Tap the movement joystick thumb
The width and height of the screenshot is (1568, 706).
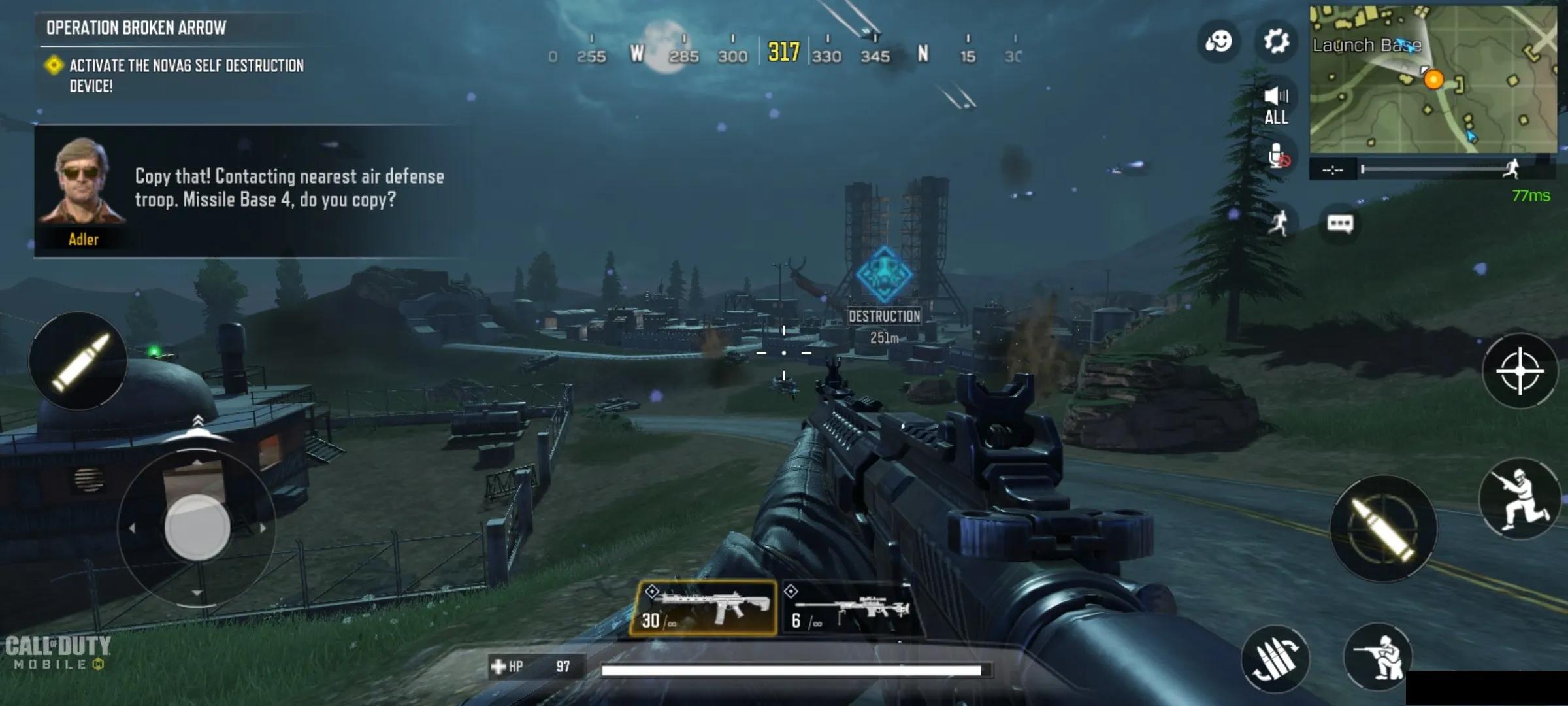[x=197, y=527]
